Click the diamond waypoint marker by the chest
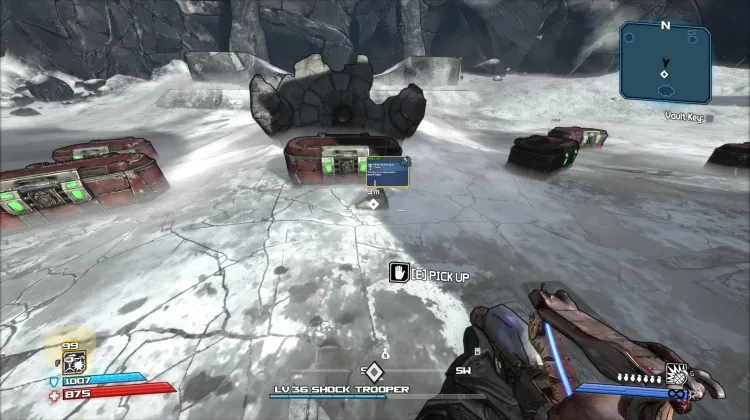Screen dimensions: 750x420 [x=374, y=203]
